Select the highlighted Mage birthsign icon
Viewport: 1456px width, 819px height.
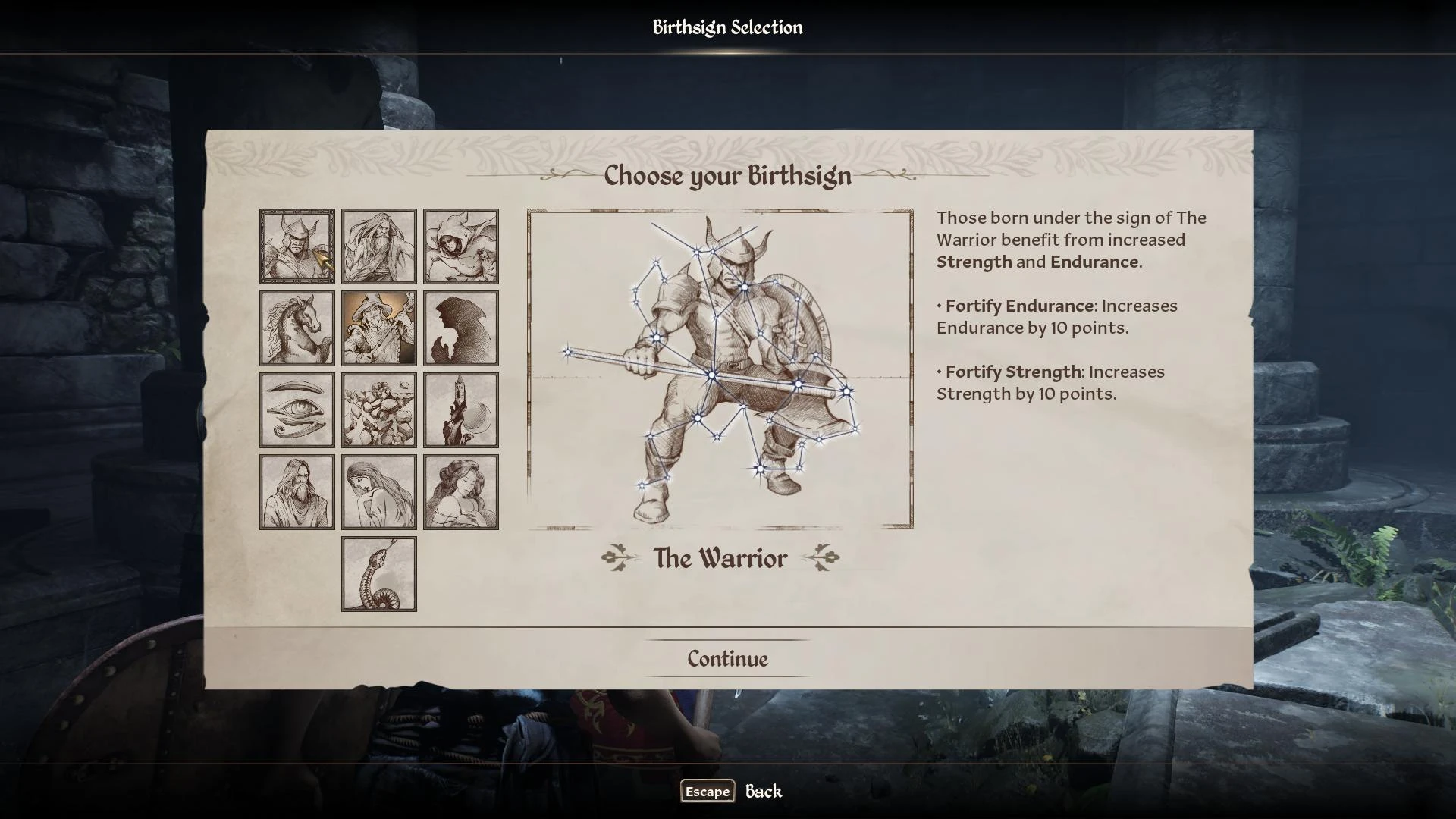click(x=378, y=328)
